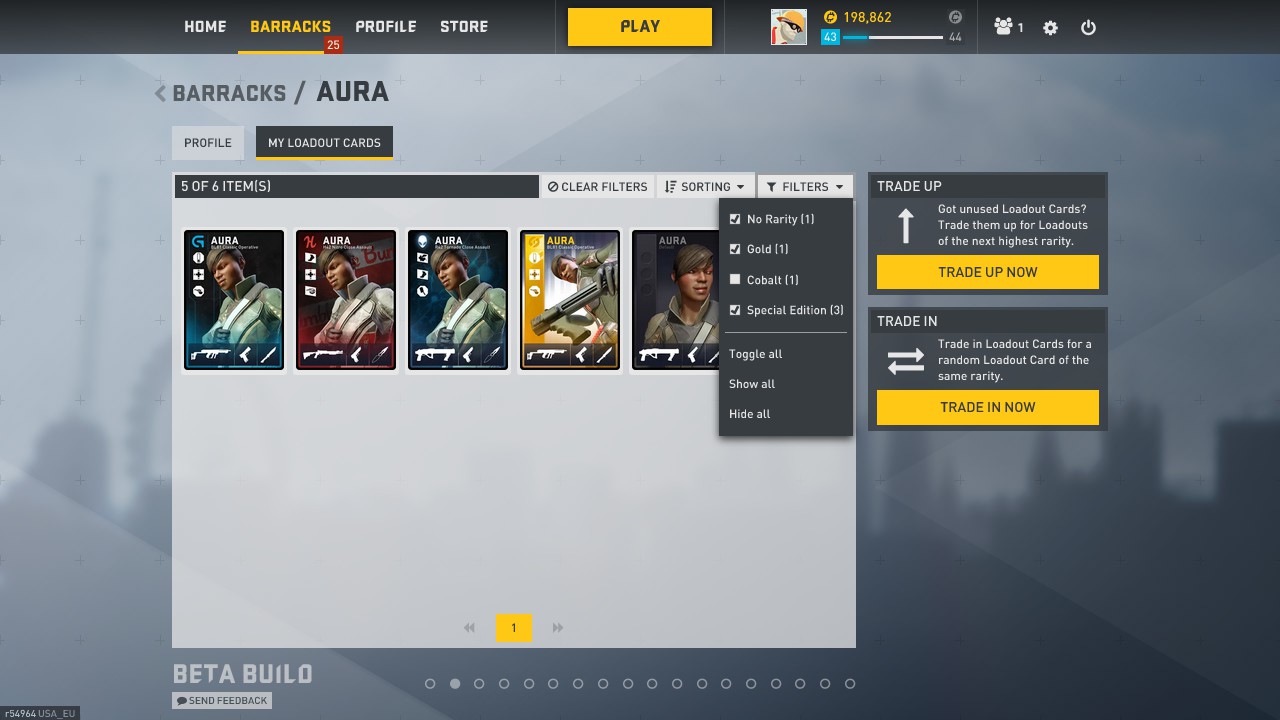Enable the Cobalt rarity filter
The width and height of the screenshot is (1280, 720).
point(735,280)
